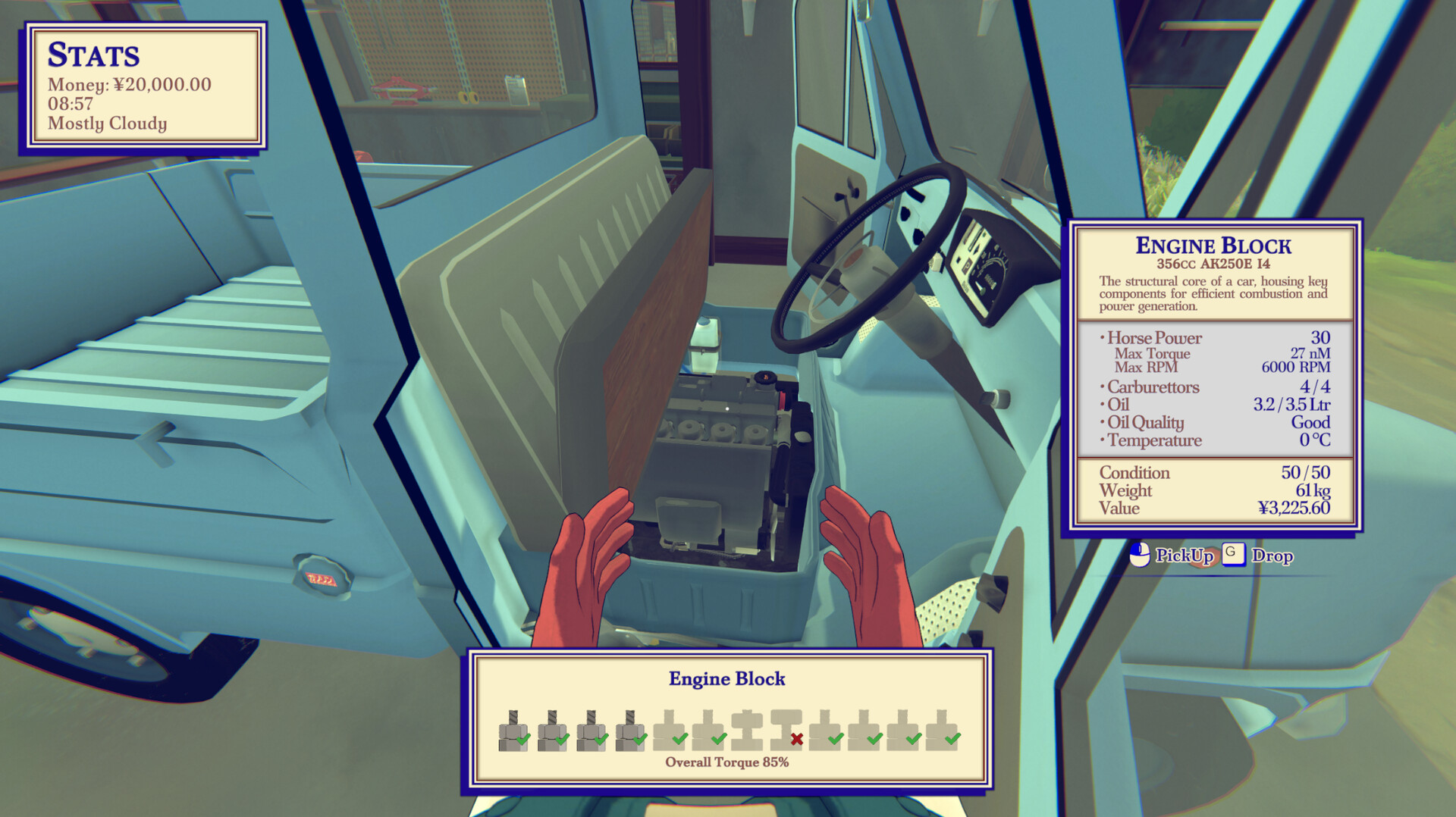Select the fourth bolt with threaded shaft
The image size is (1456, 817).
click(631, 730)
